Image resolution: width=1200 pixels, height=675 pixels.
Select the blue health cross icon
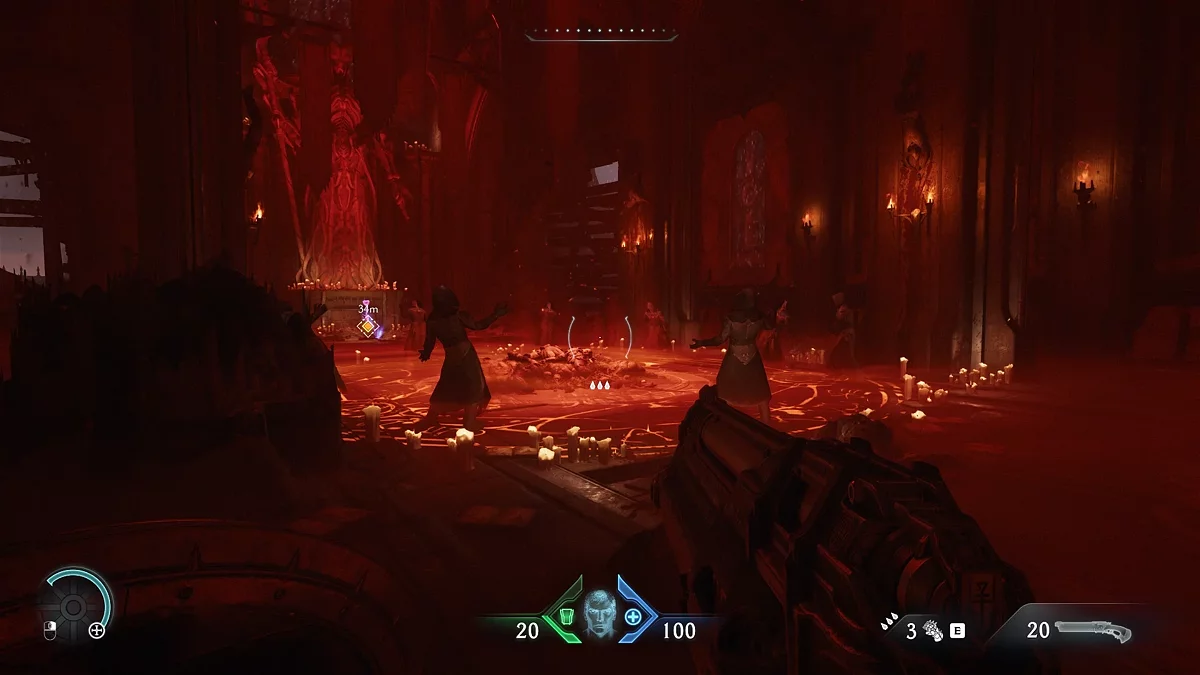tap(633, 616)
